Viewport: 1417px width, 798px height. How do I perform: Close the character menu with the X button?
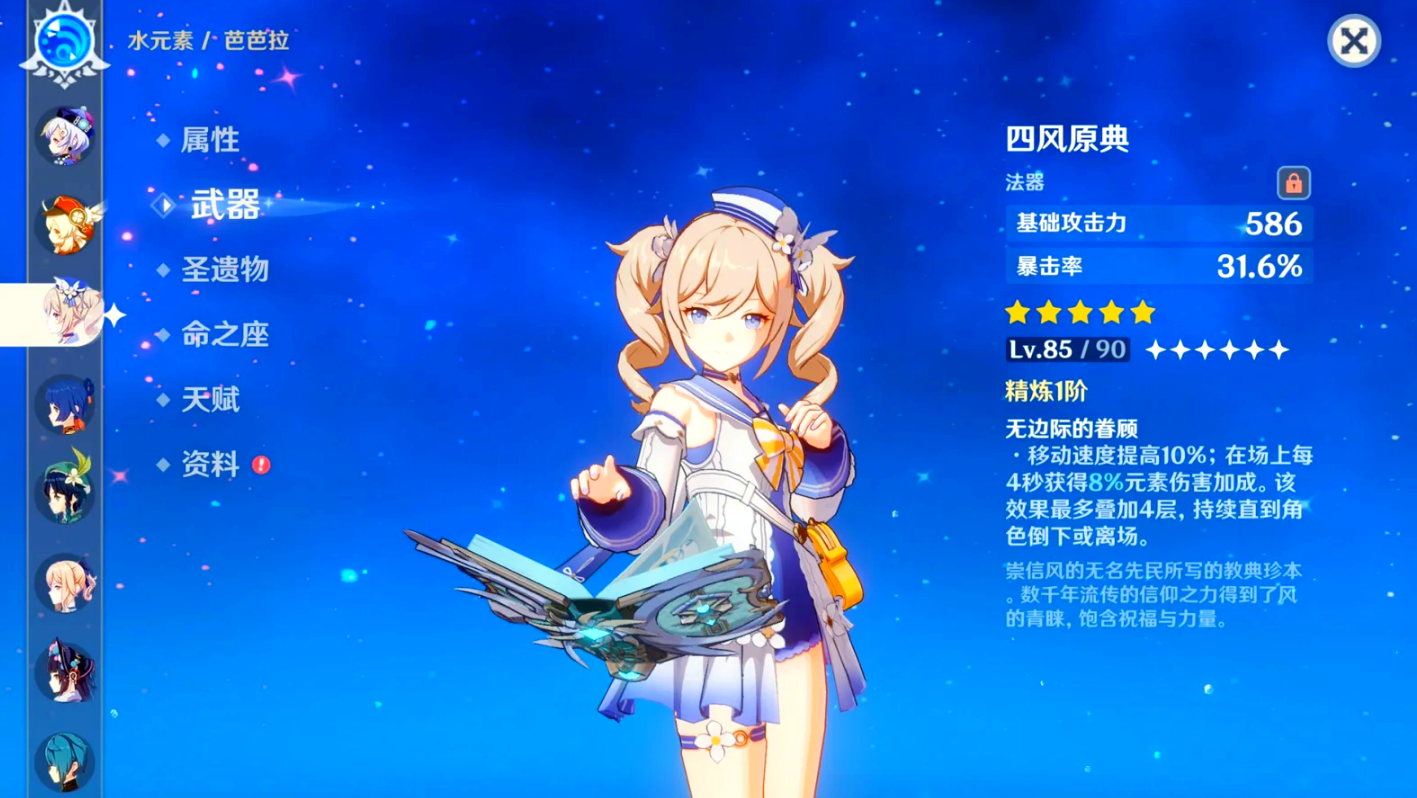click(x=1353, y=42)
